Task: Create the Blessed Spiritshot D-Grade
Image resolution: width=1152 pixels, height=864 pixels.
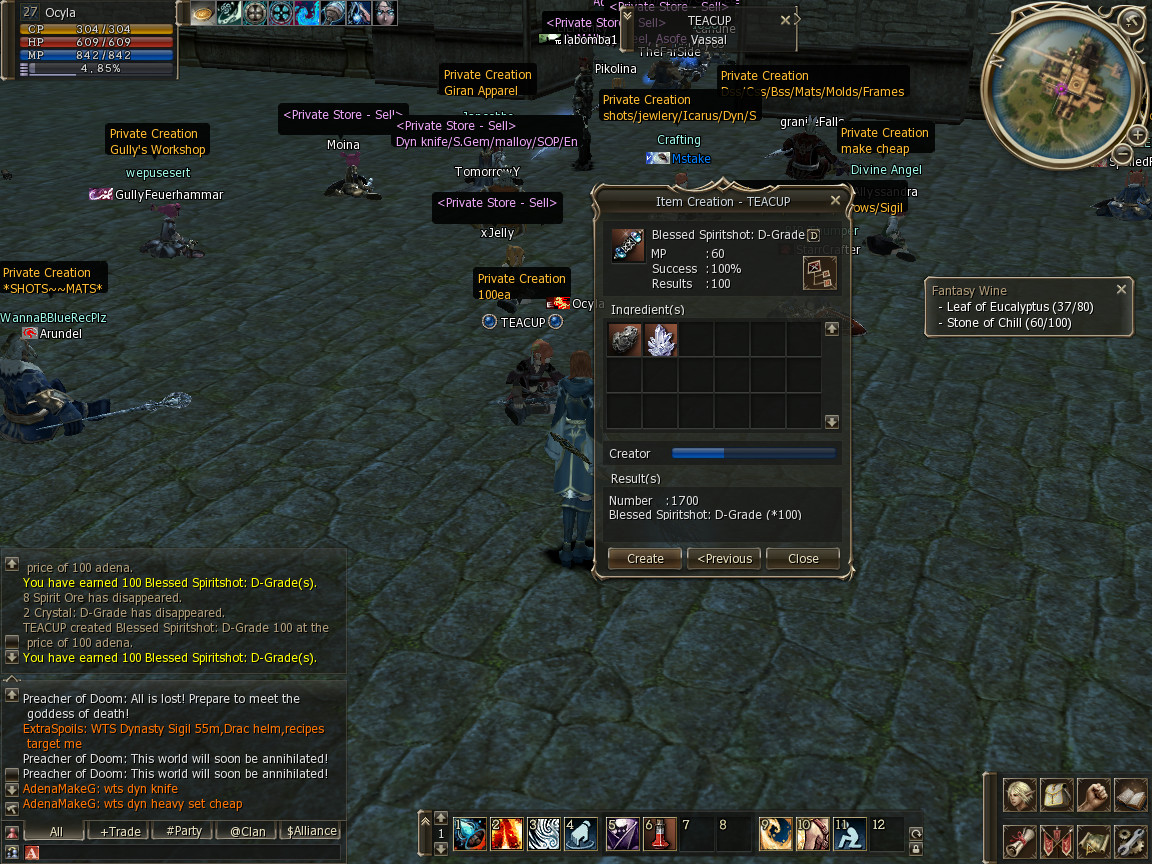Action: coord(644,558)
